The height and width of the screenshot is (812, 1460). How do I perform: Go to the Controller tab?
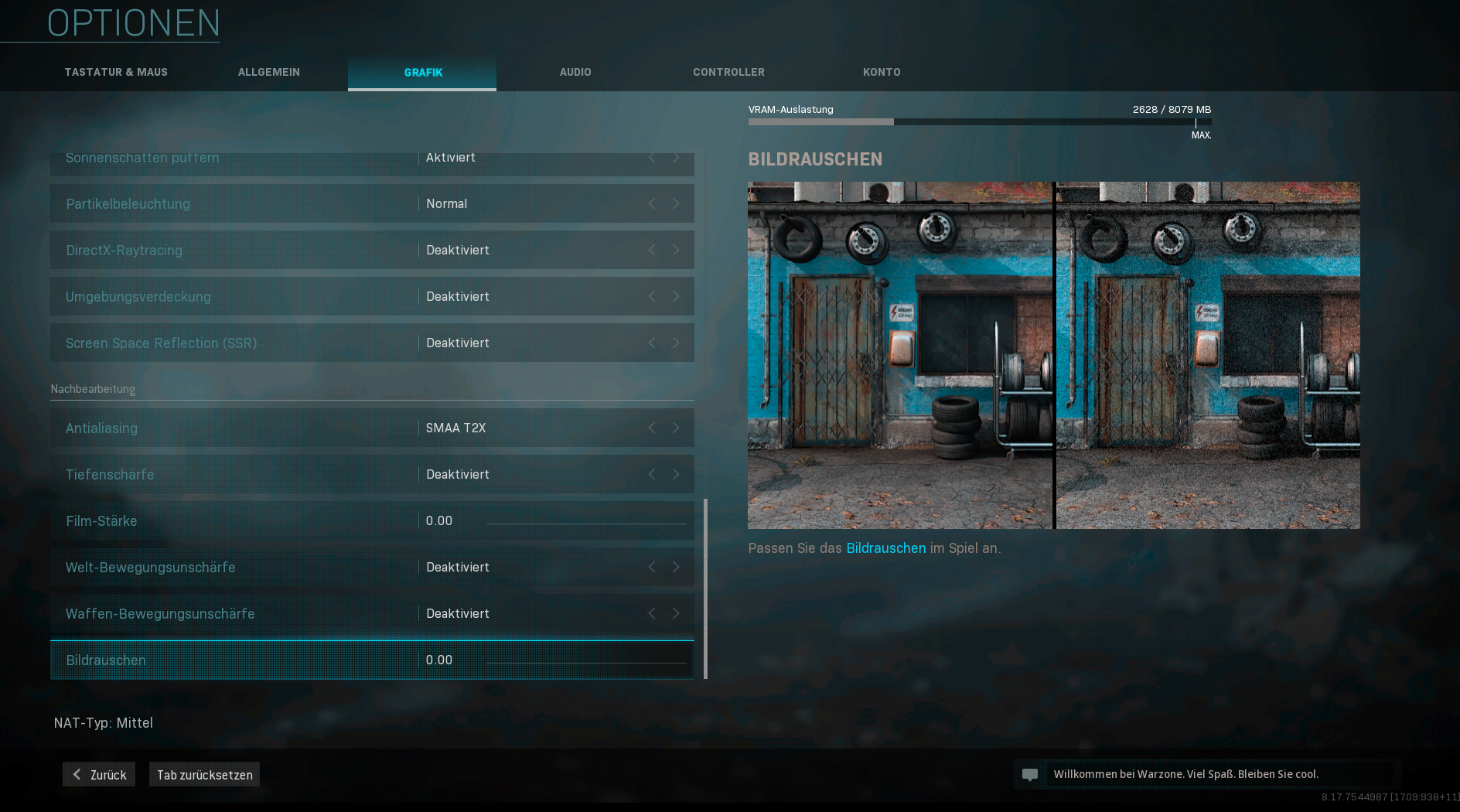coord(728,72)
